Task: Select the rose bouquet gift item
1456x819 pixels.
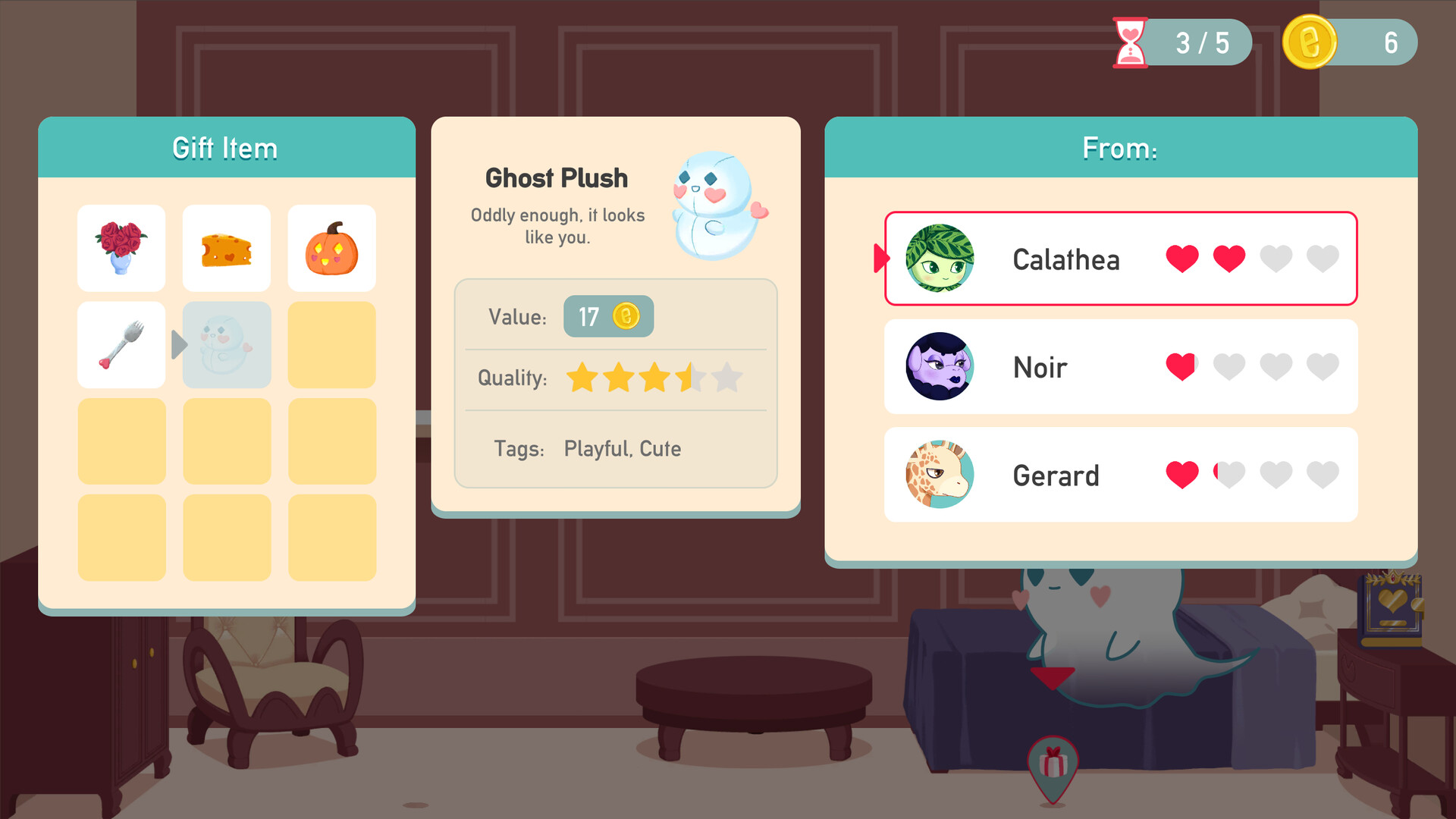Action: pyautogui.click(x=121, y=248)
